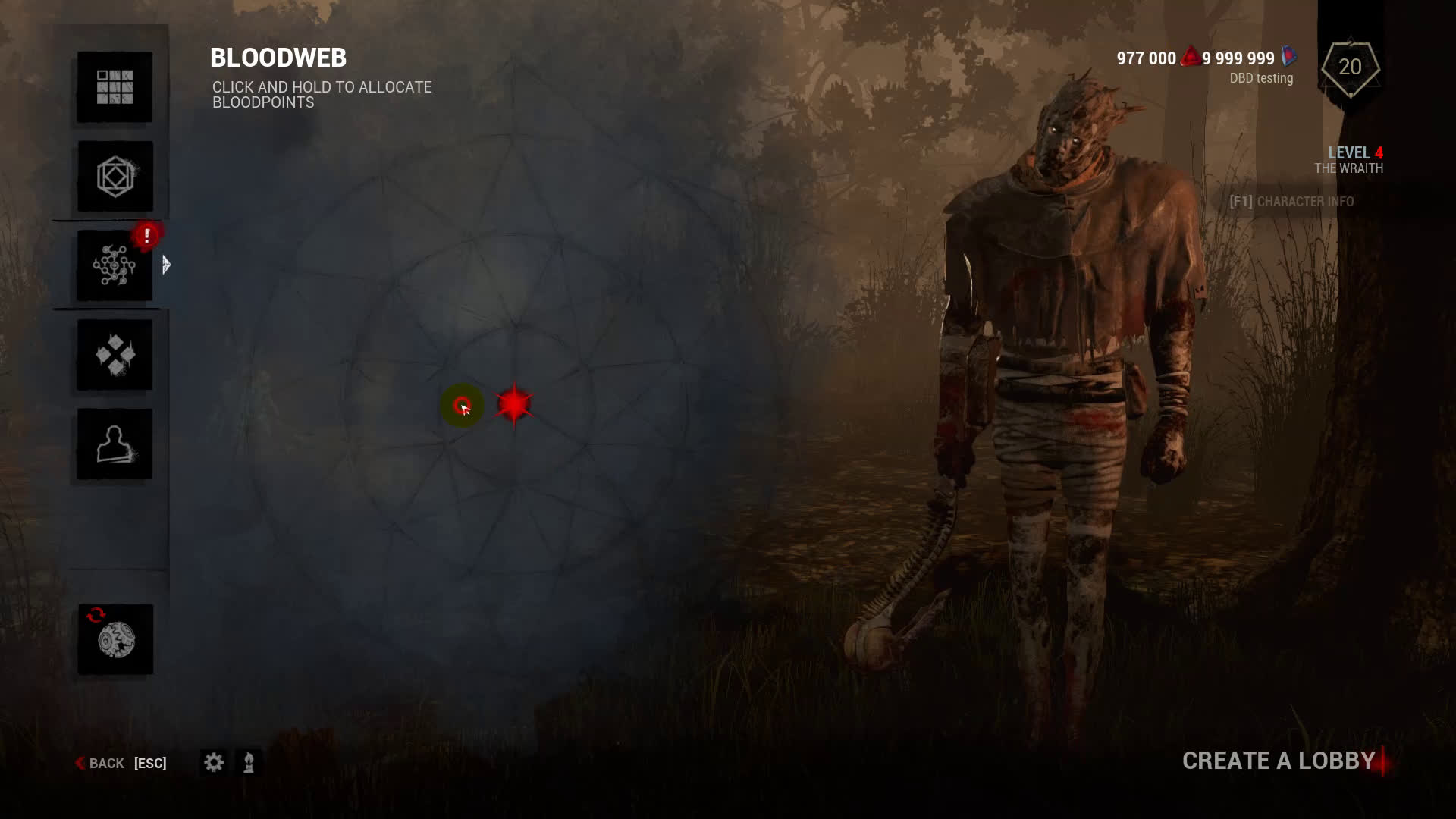Create a lobby
1456x819 pixels.
point(1279,761)
